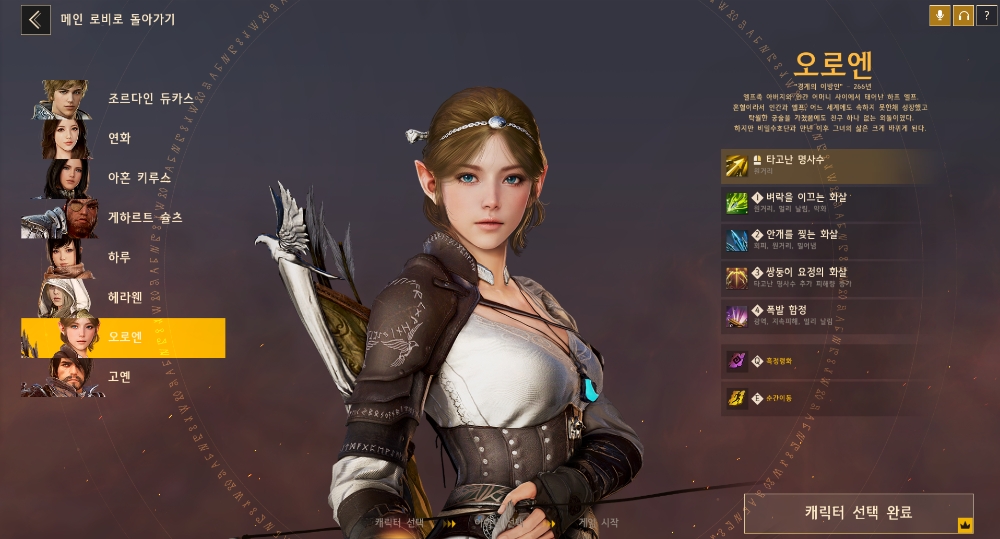Select character 조르다인 듀카스

click(x=120, y=99)
